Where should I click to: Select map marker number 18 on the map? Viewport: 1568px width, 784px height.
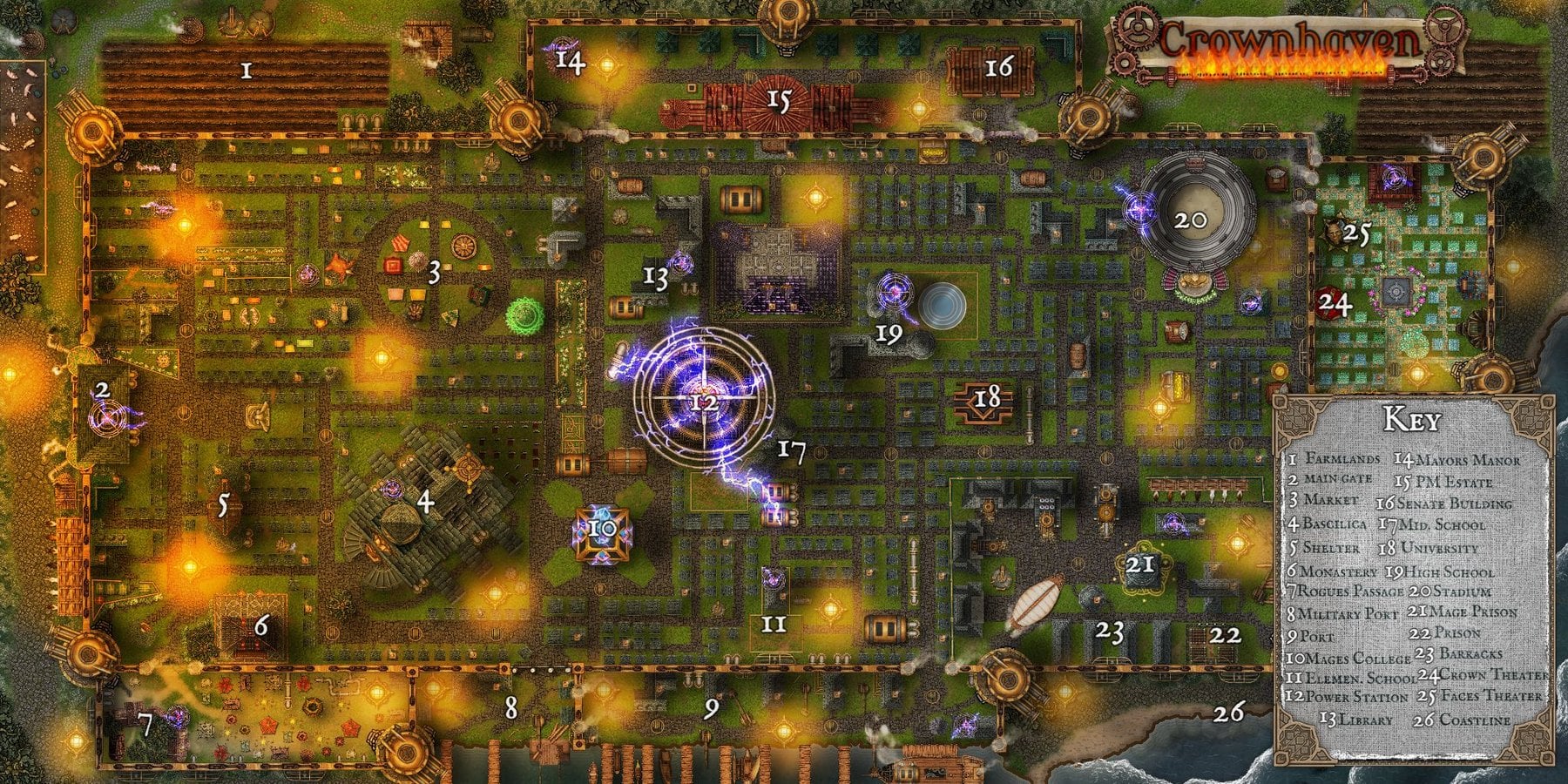[987, 398]
